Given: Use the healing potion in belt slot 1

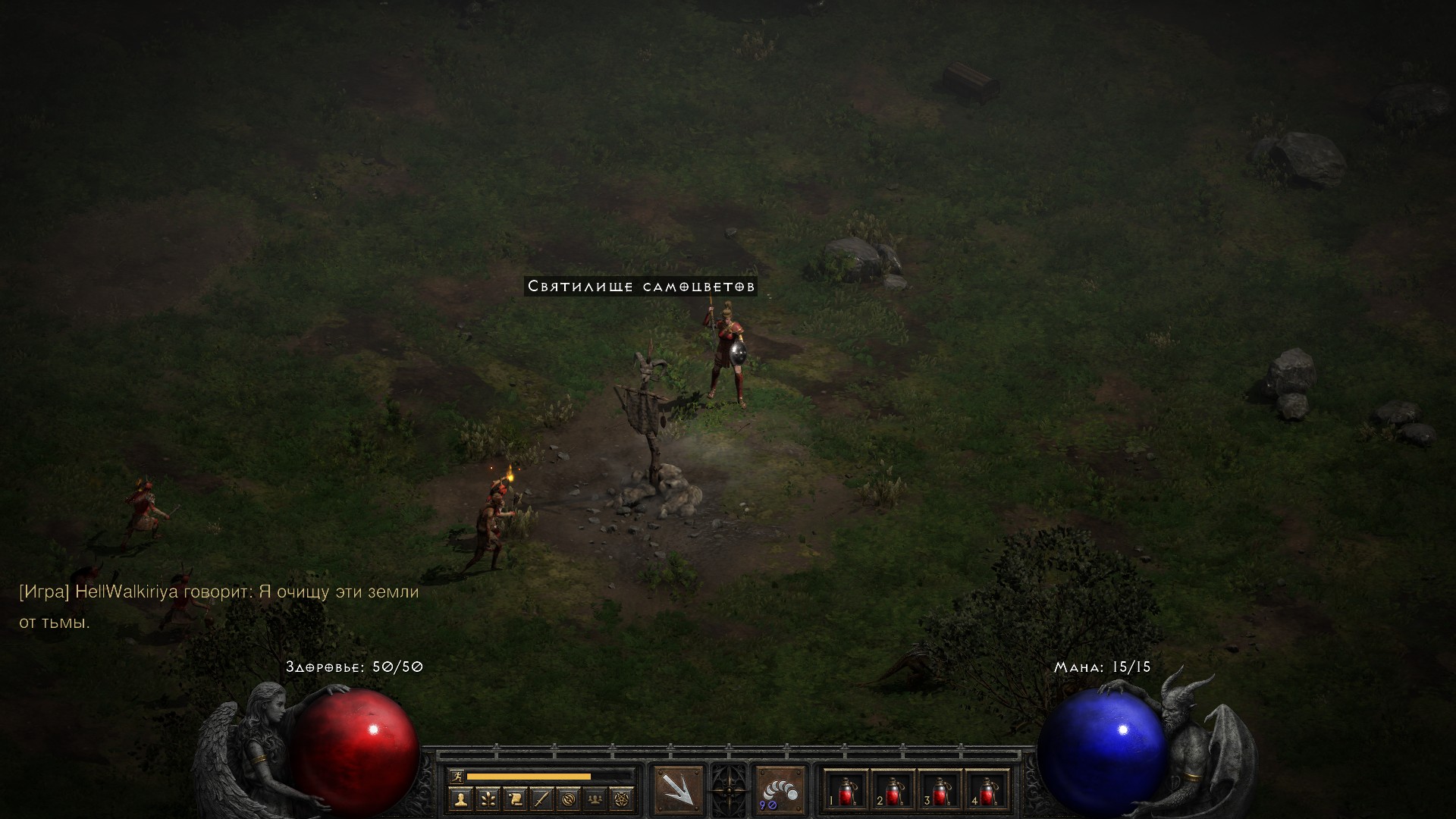Looking at the screenshot, I should point(846,792).
